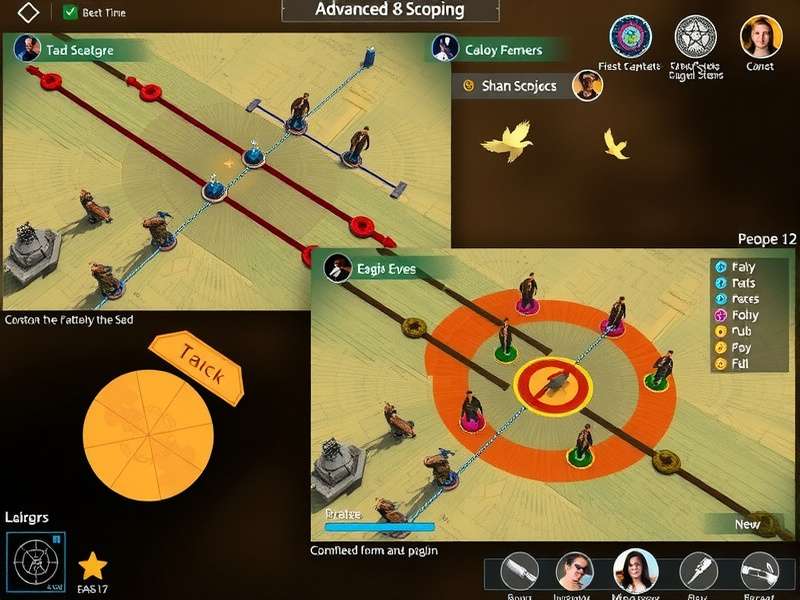Choose the sunglasses character portrait
Image resolution: width=800 pixels, height=600 pixels.
coord(575,571)
